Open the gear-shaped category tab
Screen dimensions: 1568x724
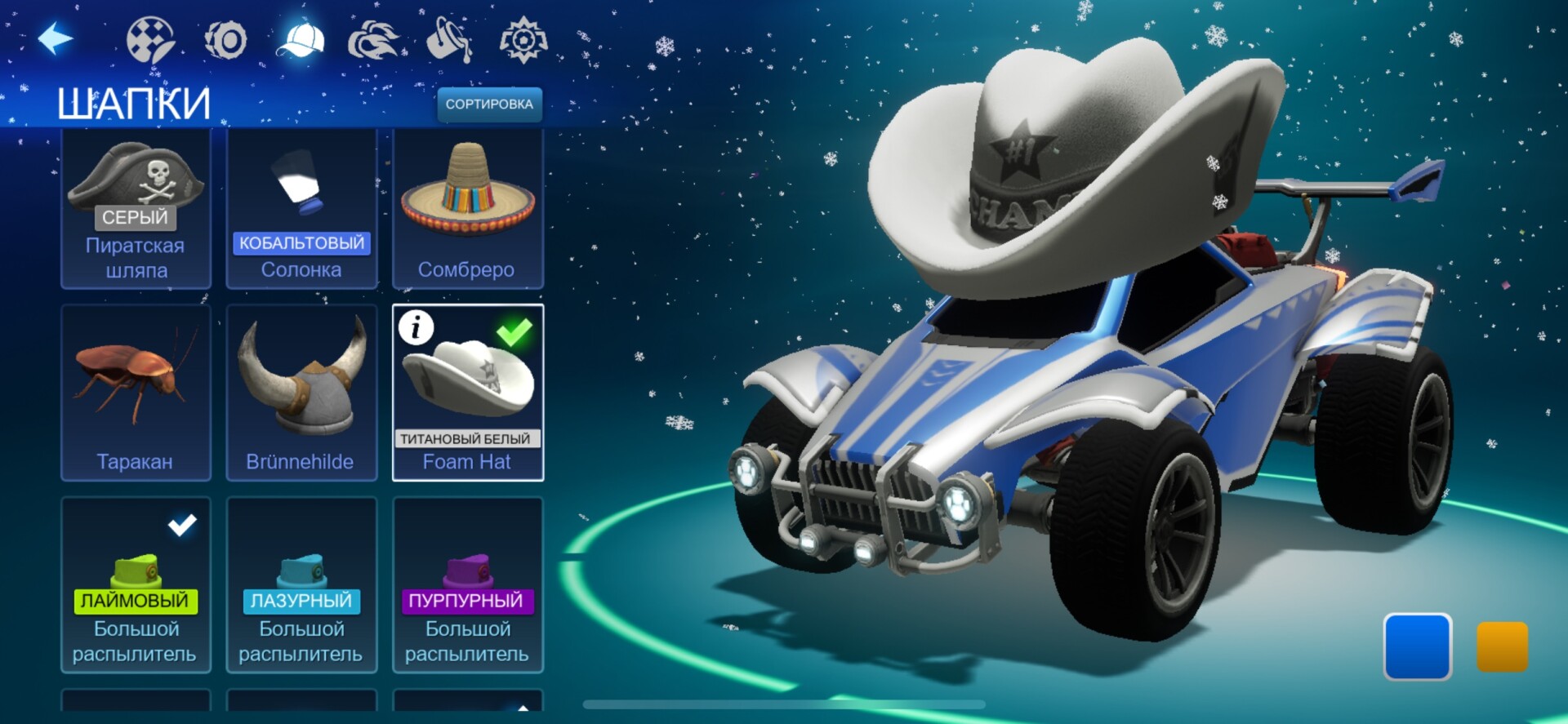point(523,40)
